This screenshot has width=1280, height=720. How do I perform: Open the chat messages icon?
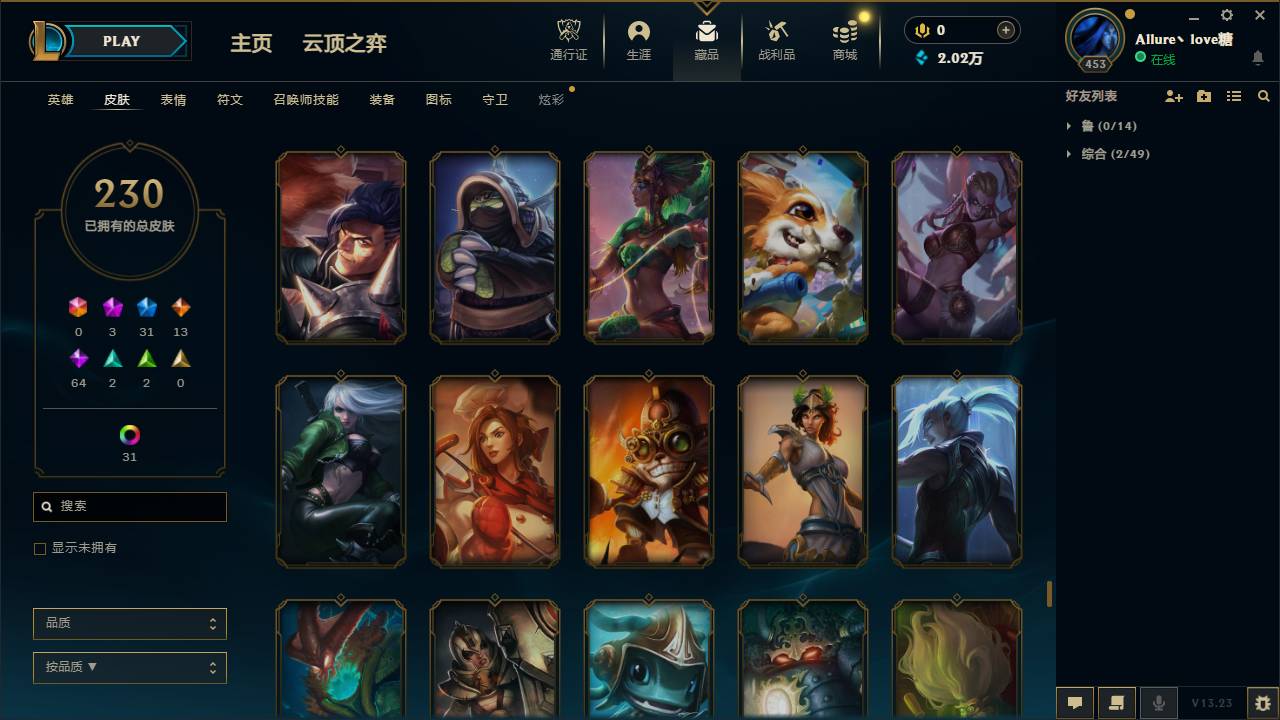click(1075, 702)
